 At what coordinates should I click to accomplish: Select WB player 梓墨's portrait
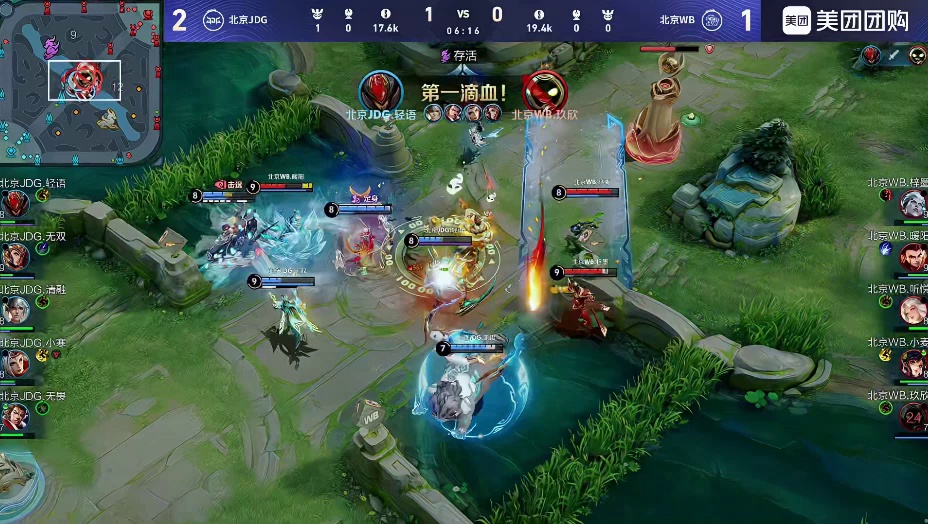point(912,205)
